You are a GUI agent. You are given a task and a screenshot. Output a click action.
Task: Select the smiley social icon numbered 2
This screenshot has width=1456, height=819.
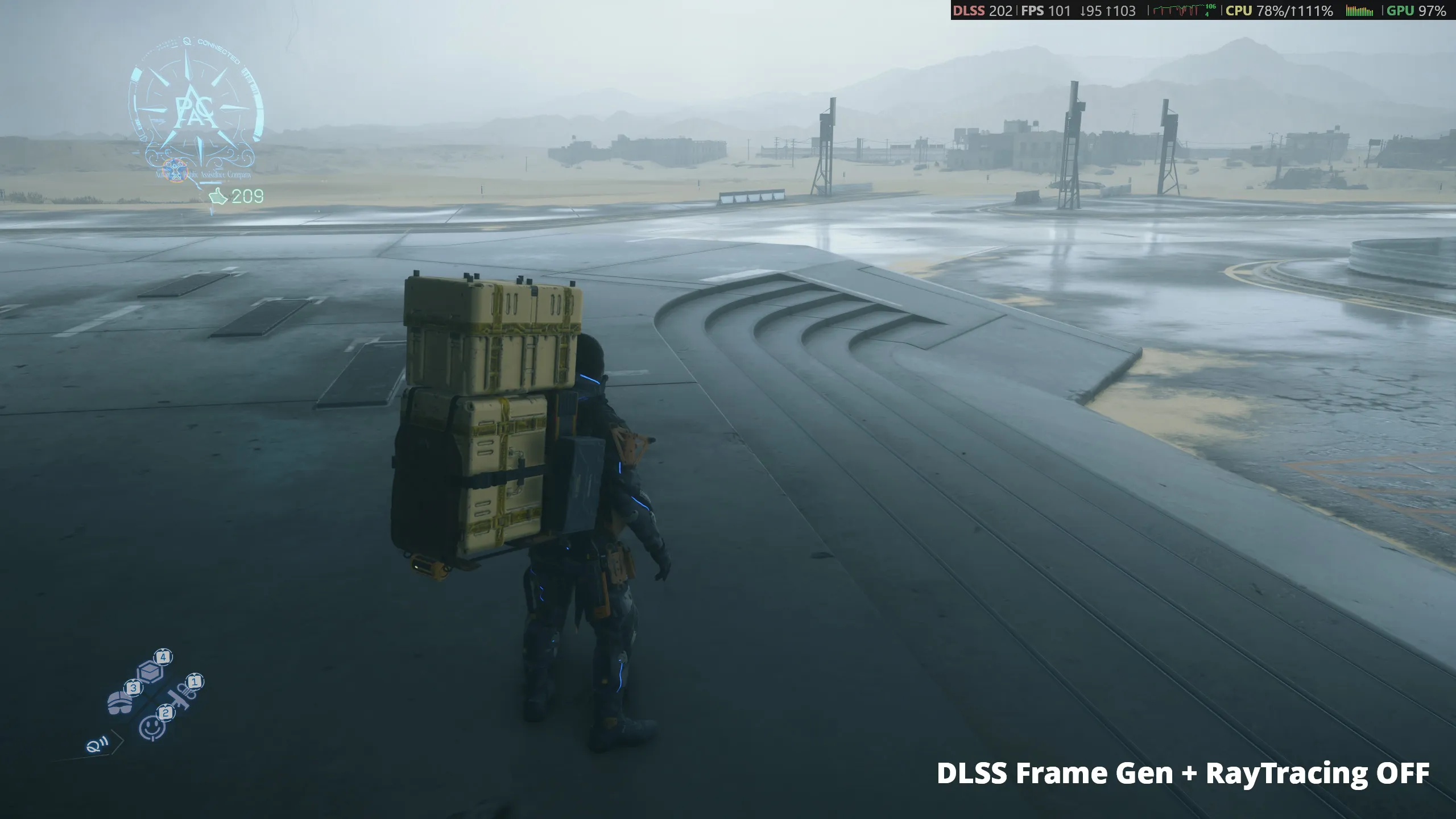point(152,729)
